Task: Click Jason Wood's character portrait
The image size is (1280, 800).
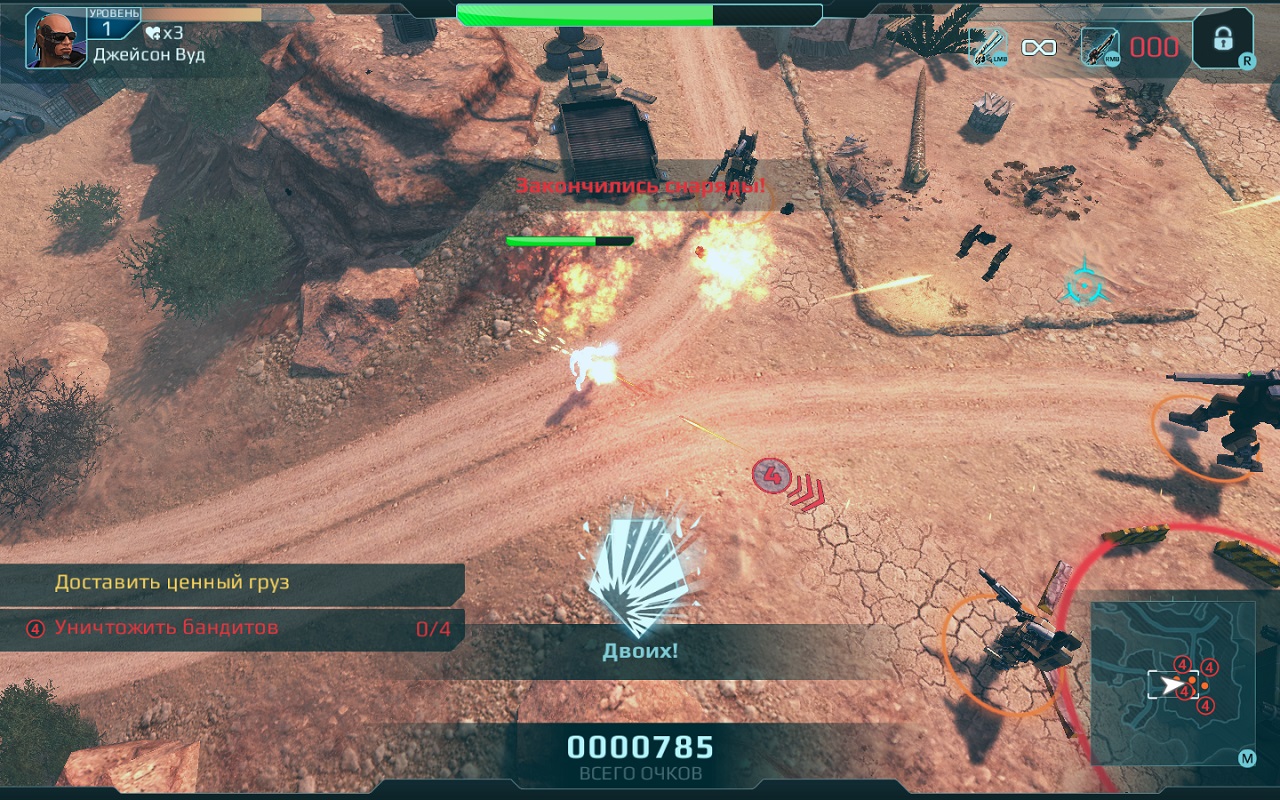Action: tap(56, 38)
